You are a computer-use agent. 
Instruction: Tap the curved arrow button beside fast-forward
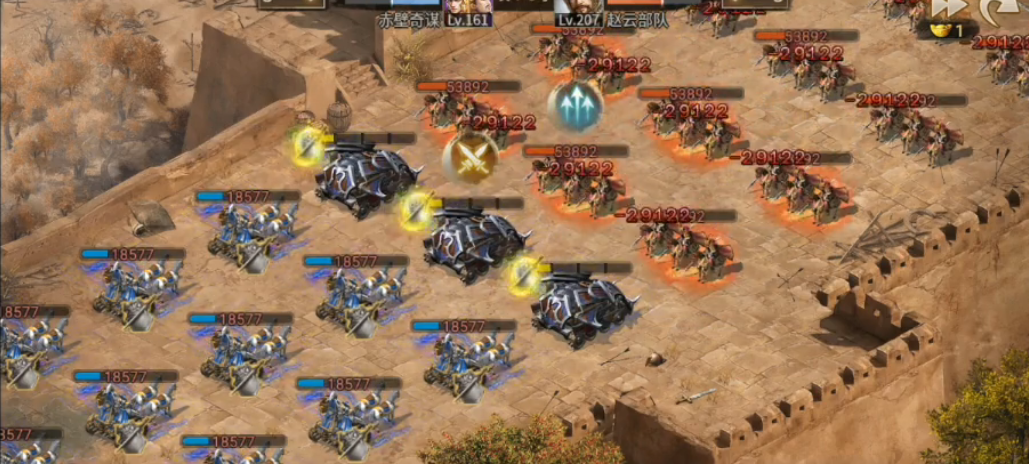tap(997, 9)
